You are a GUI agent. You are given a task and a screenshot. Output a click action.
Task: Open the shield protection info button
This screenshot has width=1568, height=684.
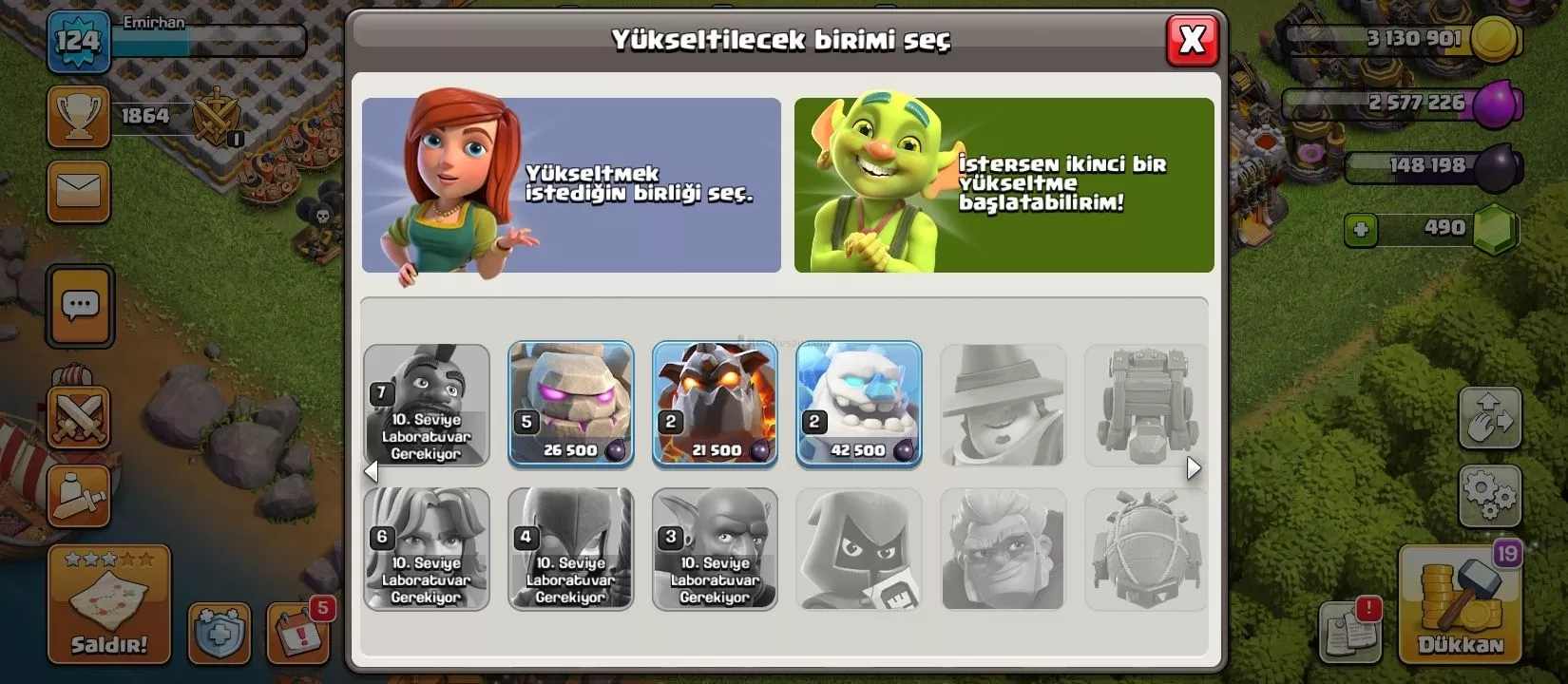click(219, 633)
